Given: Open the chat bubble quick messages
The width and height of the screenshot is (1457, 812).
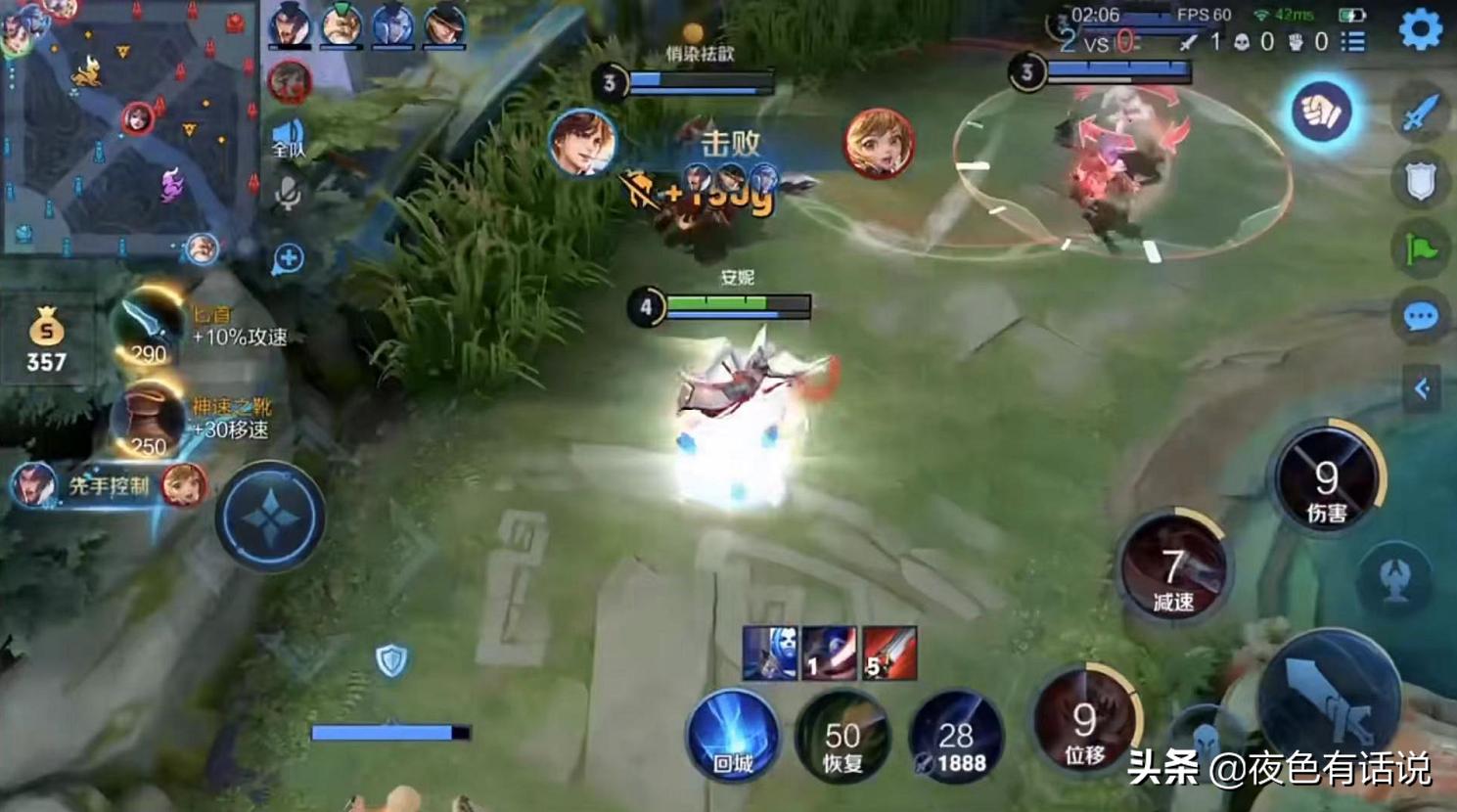Looking at the screenshot, I should click(x=1420, y=316).
